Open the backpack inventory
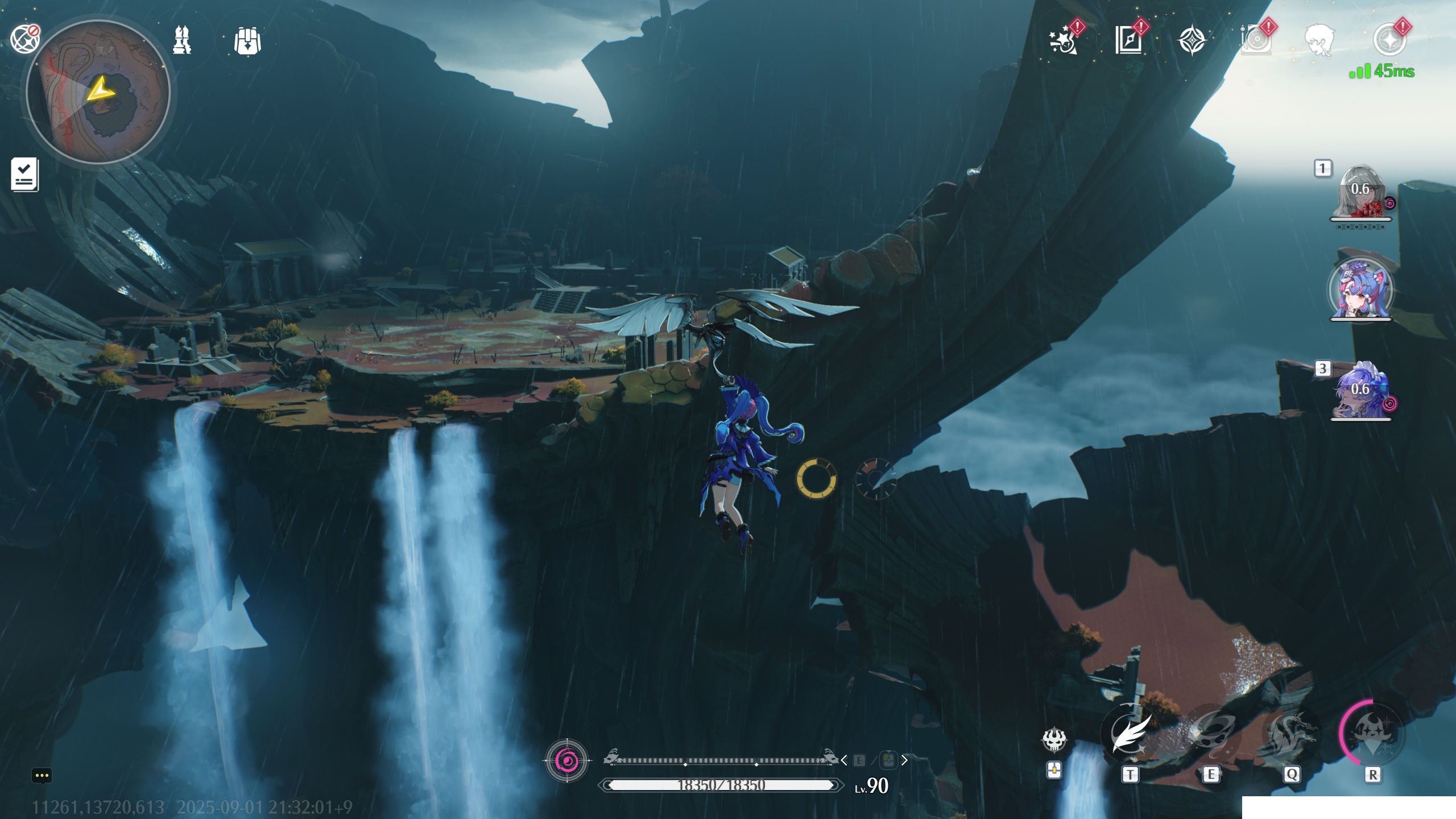This screenshot has width=1456, height=819. coord(247,41)
